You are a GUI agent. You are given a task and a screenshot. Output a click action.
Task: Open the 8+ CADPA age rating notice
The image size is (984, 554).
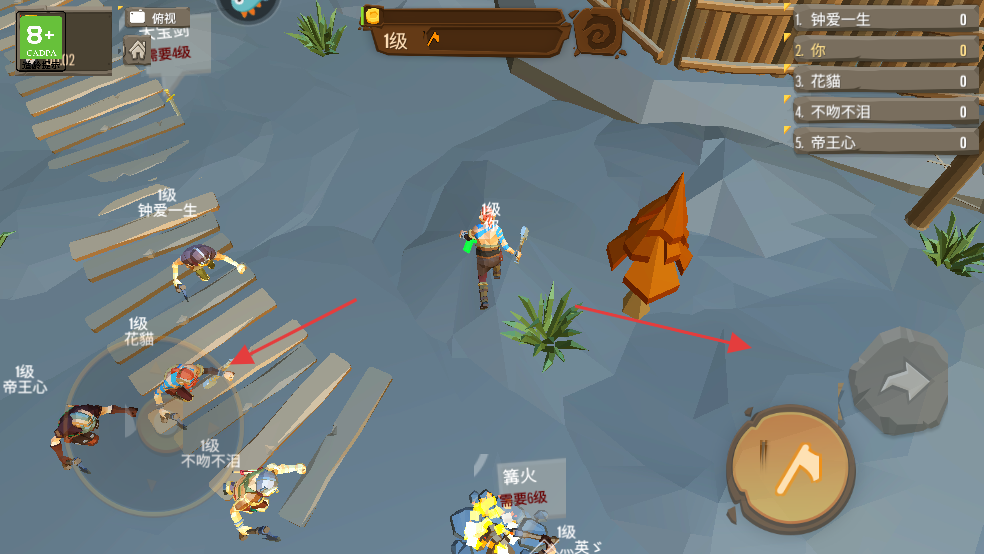click(x=41, y=42)
